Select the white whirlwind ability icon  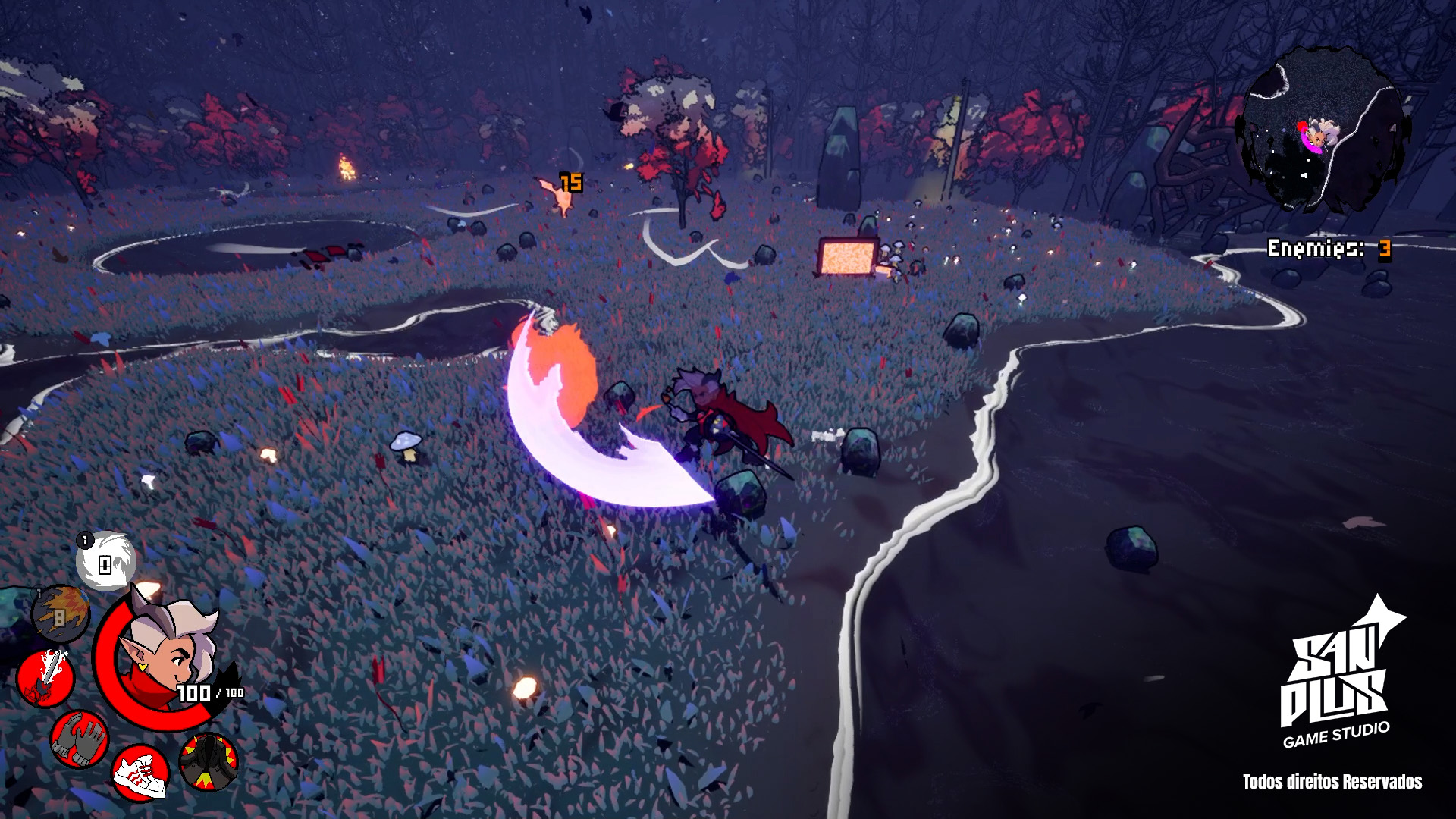pos(107,562)
